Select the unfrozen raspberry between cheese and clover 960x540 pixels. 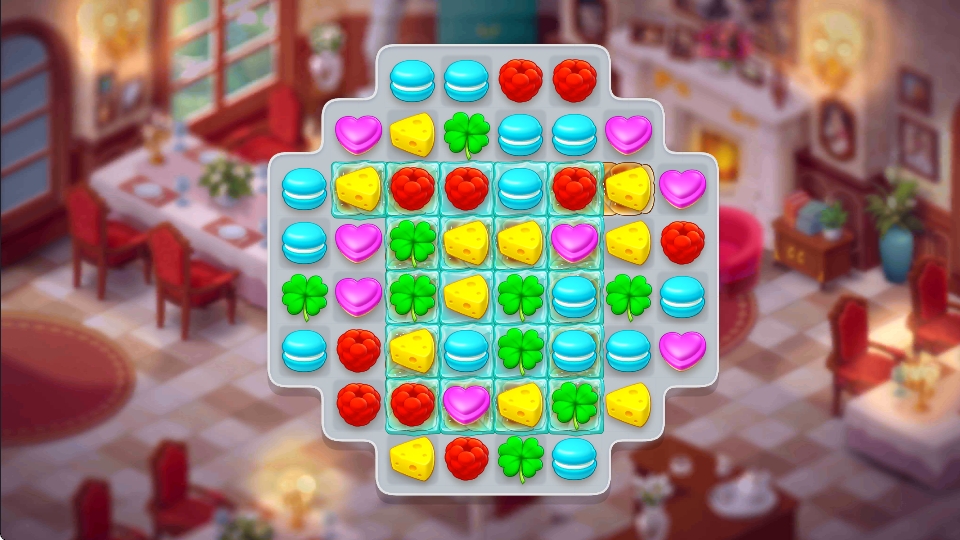[466, 458]
